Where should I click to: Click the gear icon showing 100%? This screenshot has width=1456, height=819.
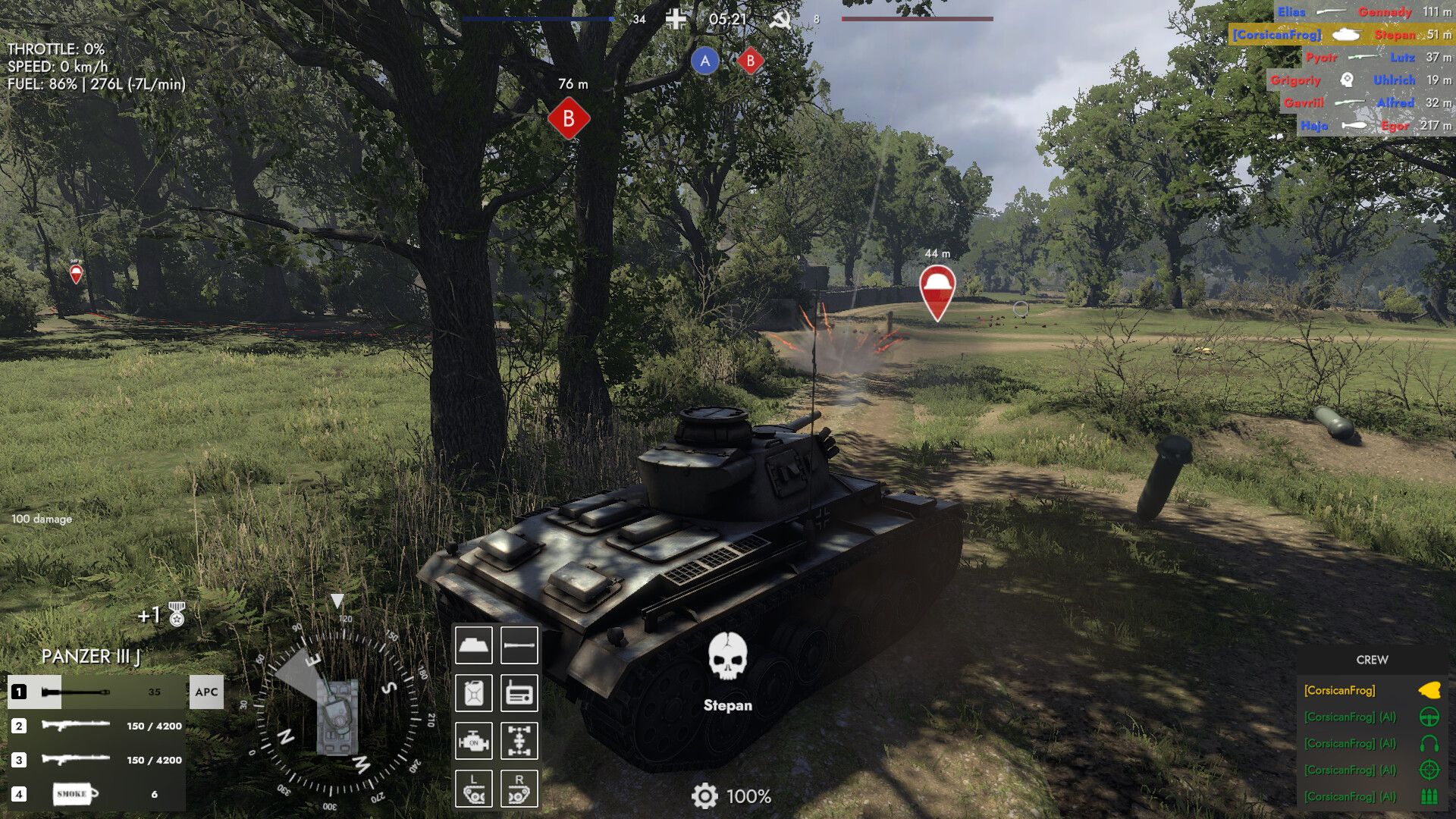704,796
